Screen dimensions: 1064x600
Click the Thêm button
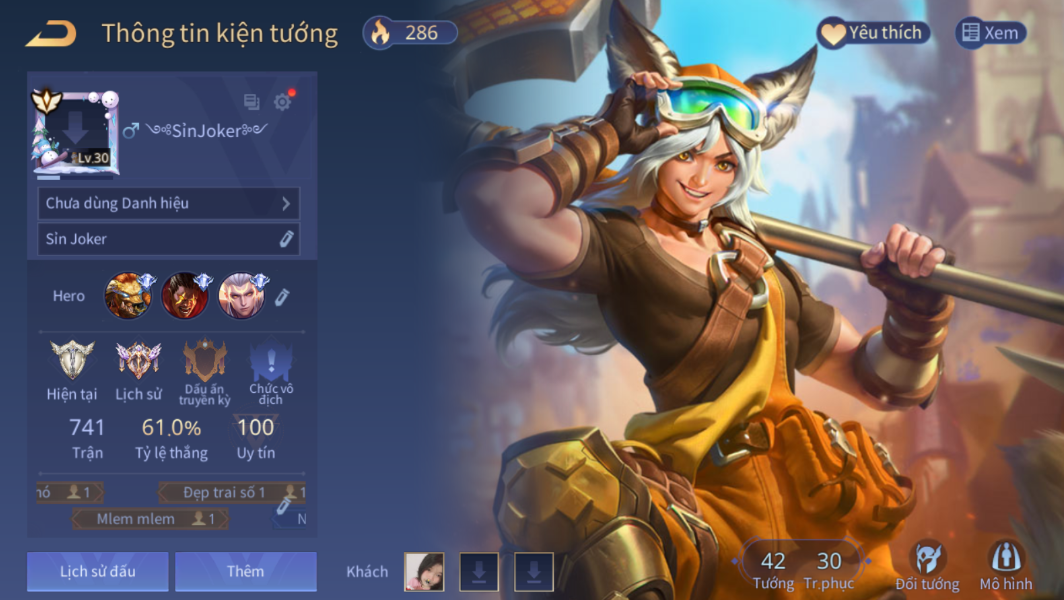coord(245,571)
